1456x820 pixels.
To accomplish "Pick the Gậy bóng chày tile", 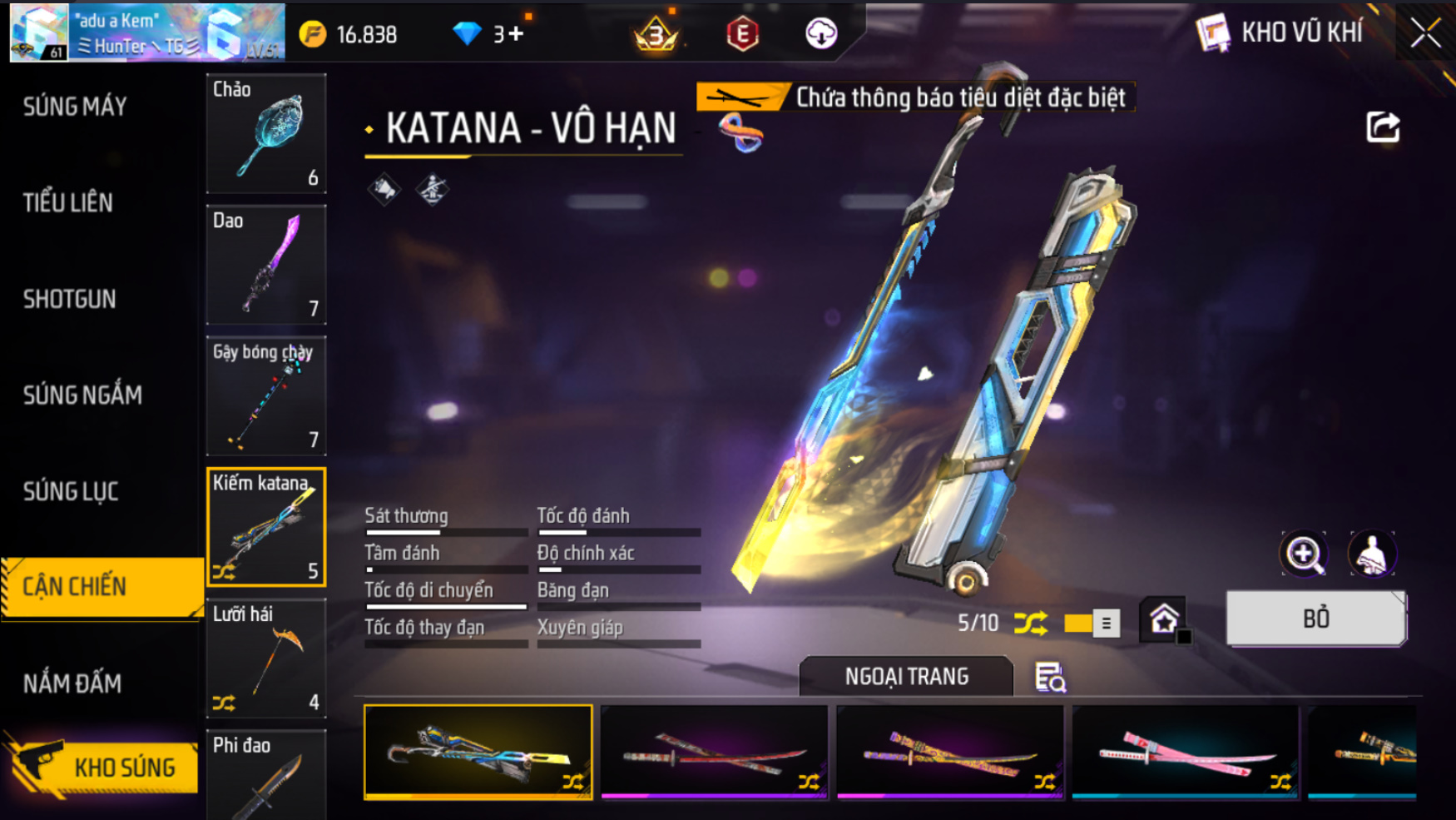I will tap(266, 396).
